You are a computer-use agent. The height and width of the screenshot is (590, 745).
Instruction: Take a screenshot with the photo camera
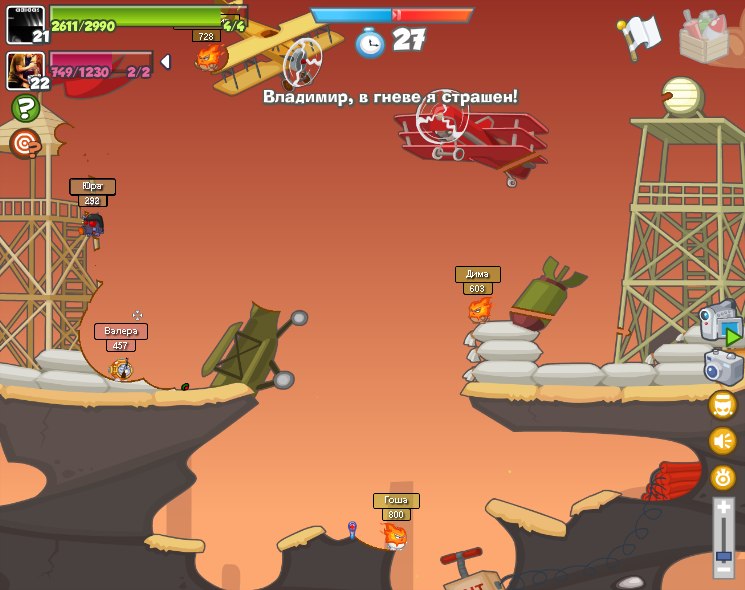click(x=724, y=367)
